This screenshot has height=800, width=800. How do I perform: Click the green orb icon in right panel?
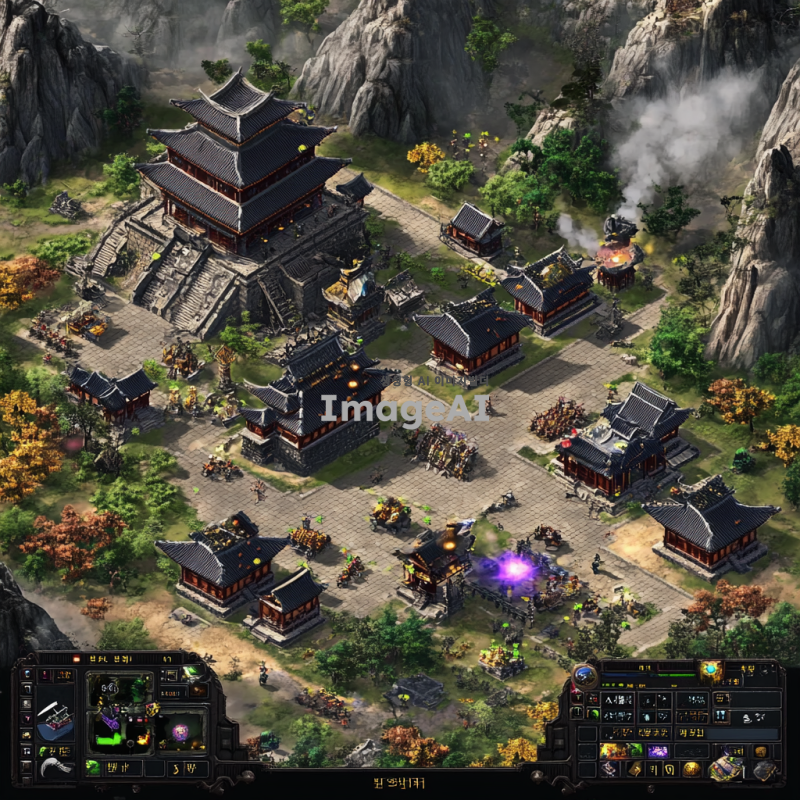(x=593, y=712)
